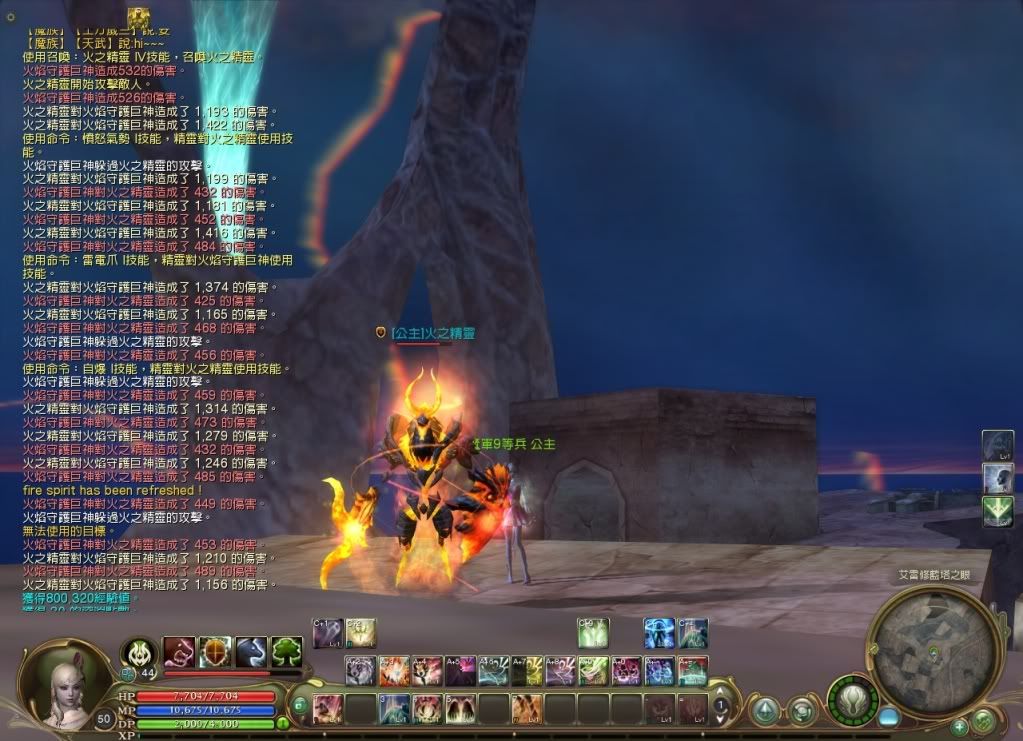Activate the winged flight gauge button

(852, 698)
